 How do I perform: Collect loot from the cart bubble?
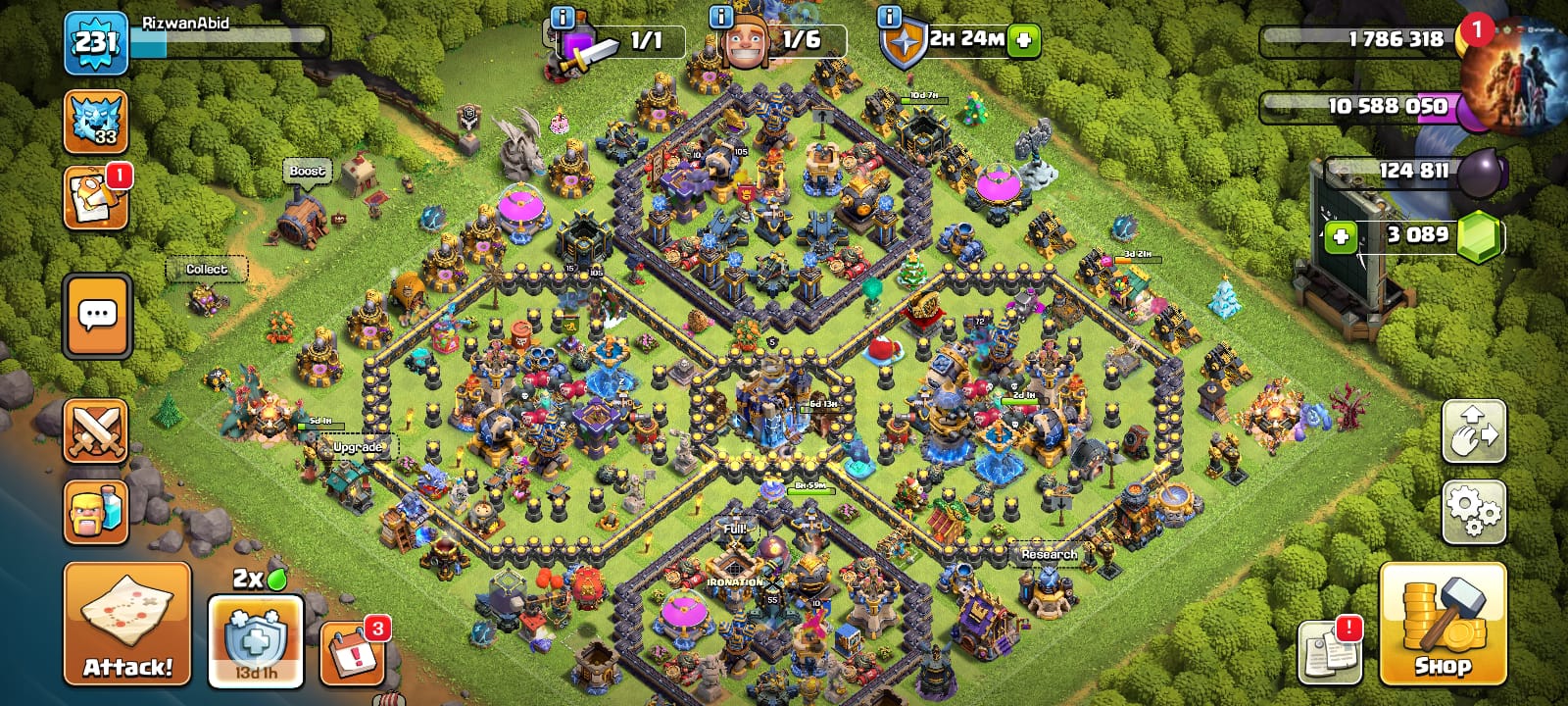207,270
